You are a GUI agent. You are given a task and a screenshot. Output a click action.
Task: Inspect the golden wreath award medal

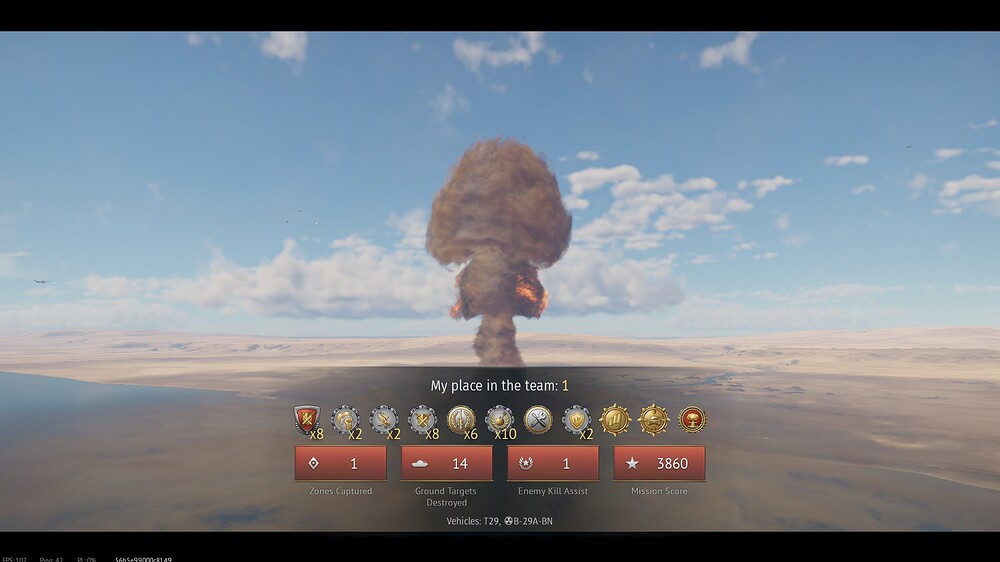coord(461,419)
